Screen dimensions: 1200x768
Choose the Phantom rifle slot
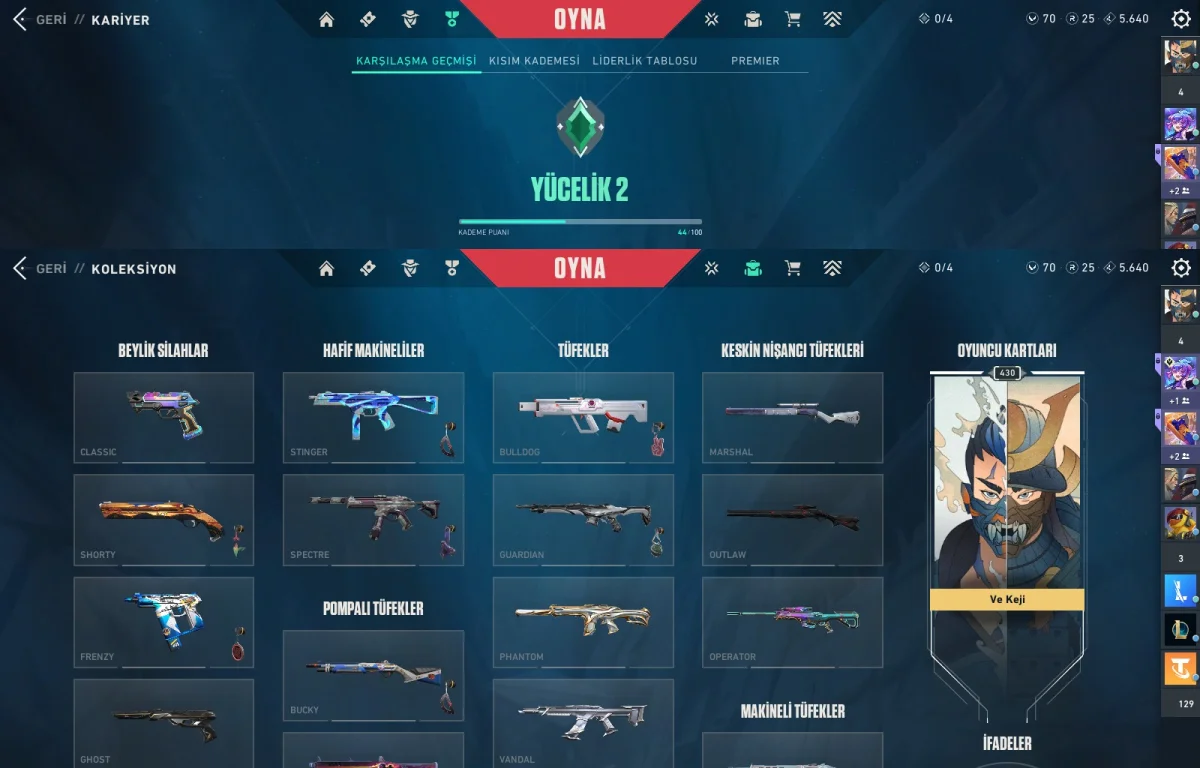pyautogui.click(x=583, y=621)
